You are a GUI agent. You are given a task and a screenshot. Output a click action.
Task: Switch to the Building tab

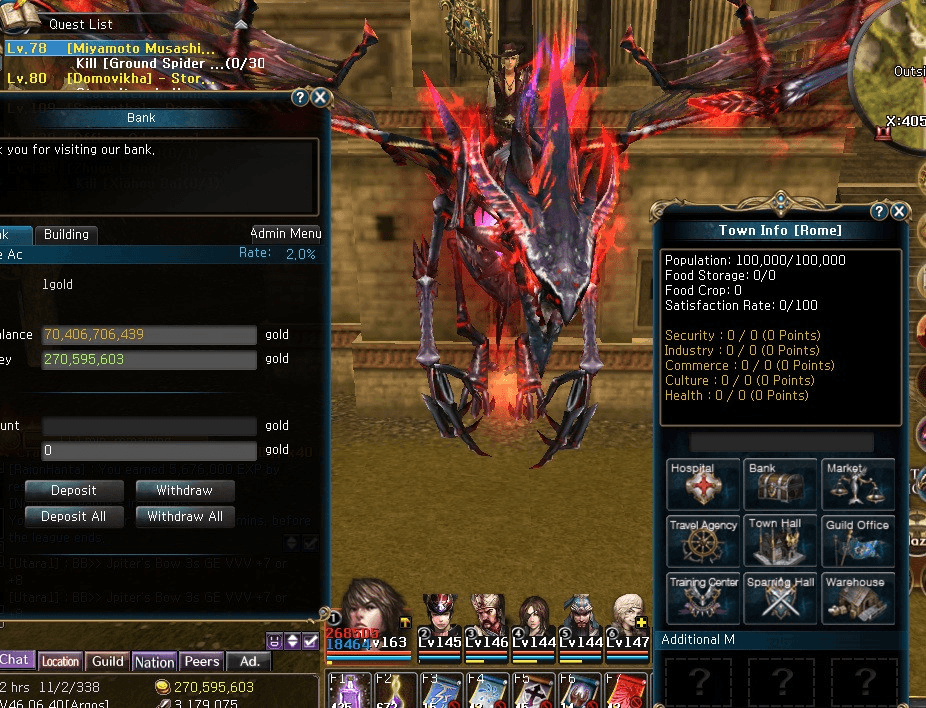pyautogui.click(x=66, y=234)
